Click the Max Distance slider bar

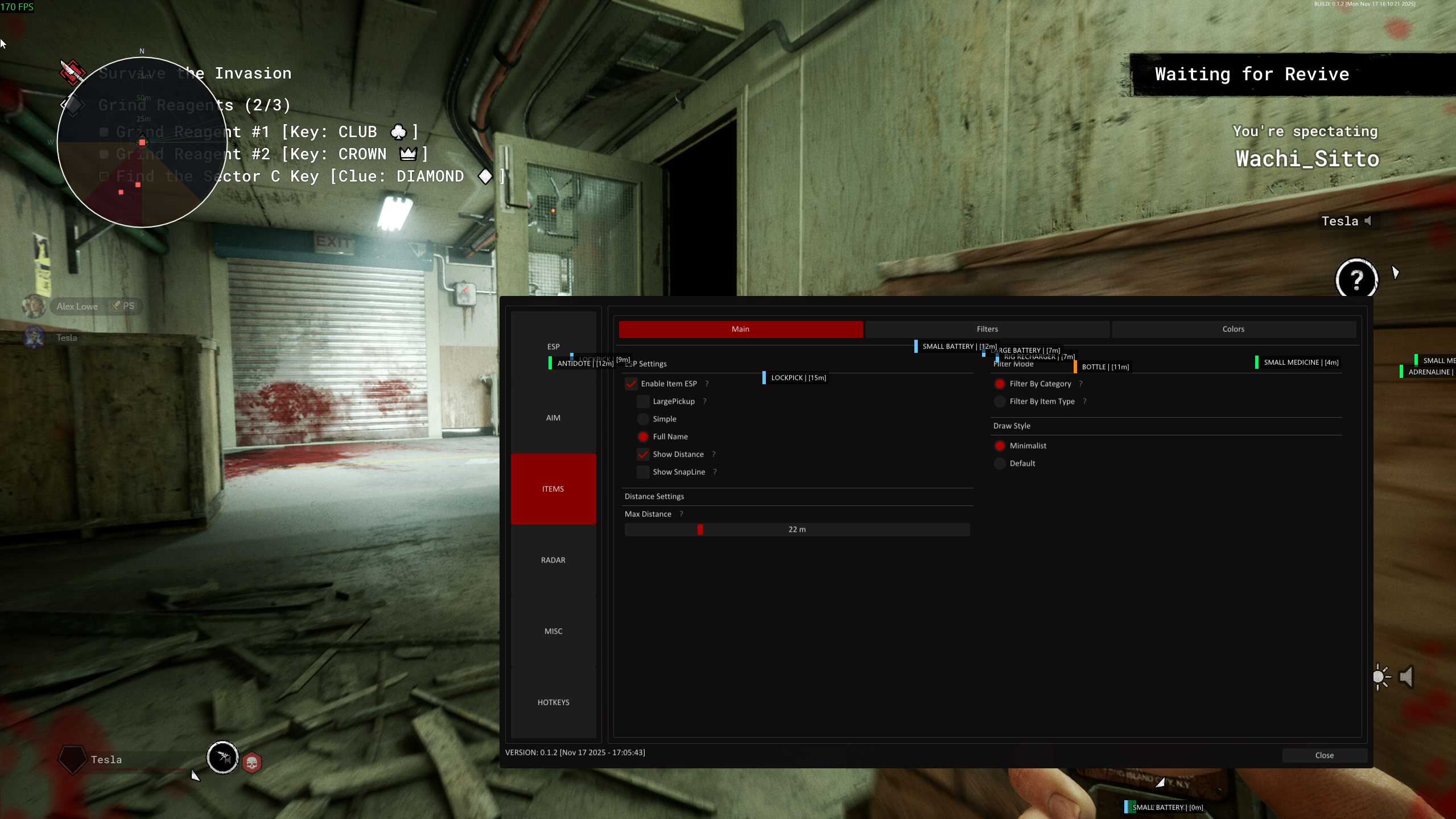(x=797, y=529)
